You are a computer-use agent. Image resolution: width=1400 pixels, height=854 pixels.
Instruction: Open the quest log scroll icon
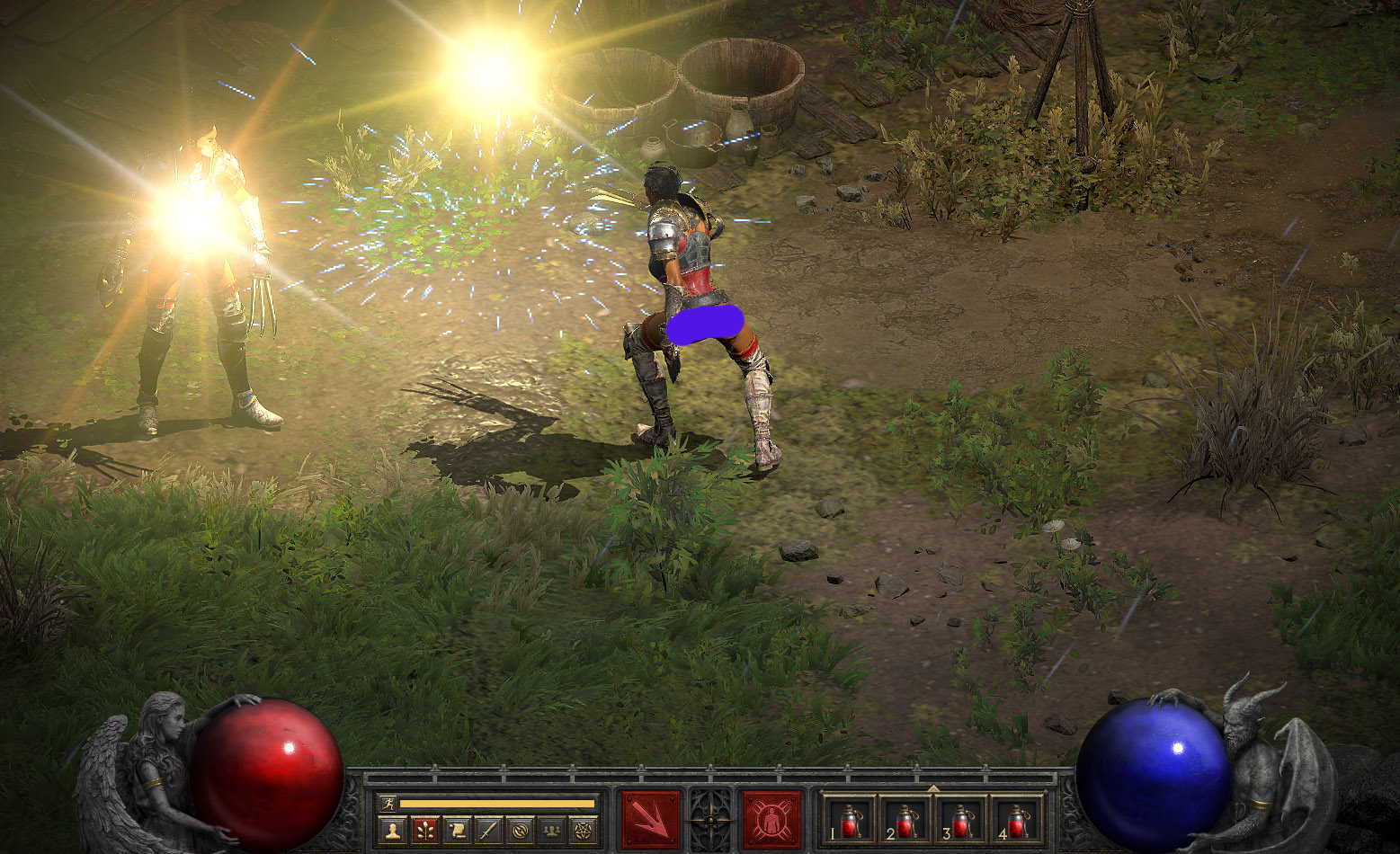pyautogui.click(x=456, y=830)
